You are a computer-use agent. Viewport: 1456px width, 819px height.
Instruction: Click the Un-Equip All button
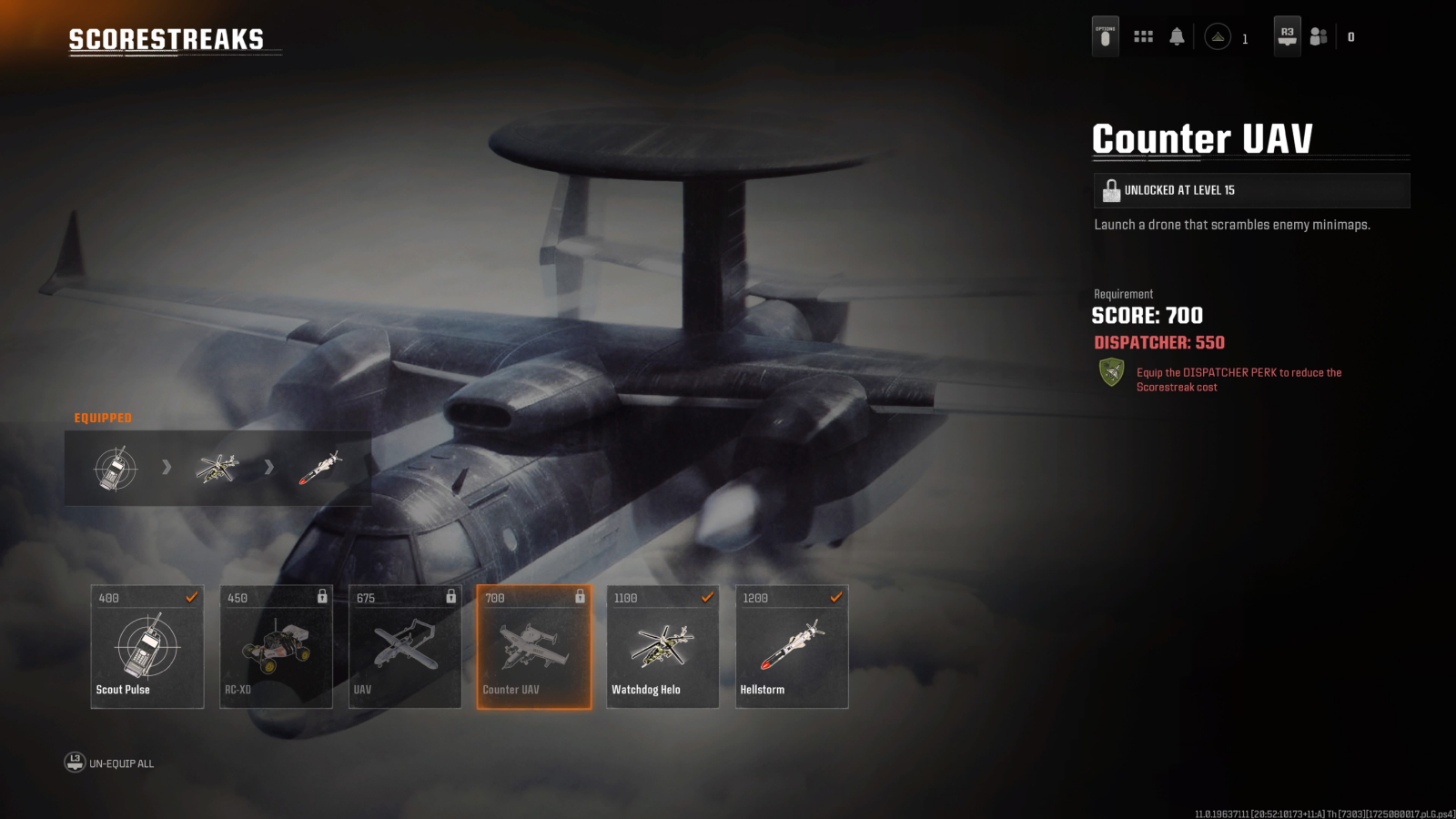[x=109, y=763]
